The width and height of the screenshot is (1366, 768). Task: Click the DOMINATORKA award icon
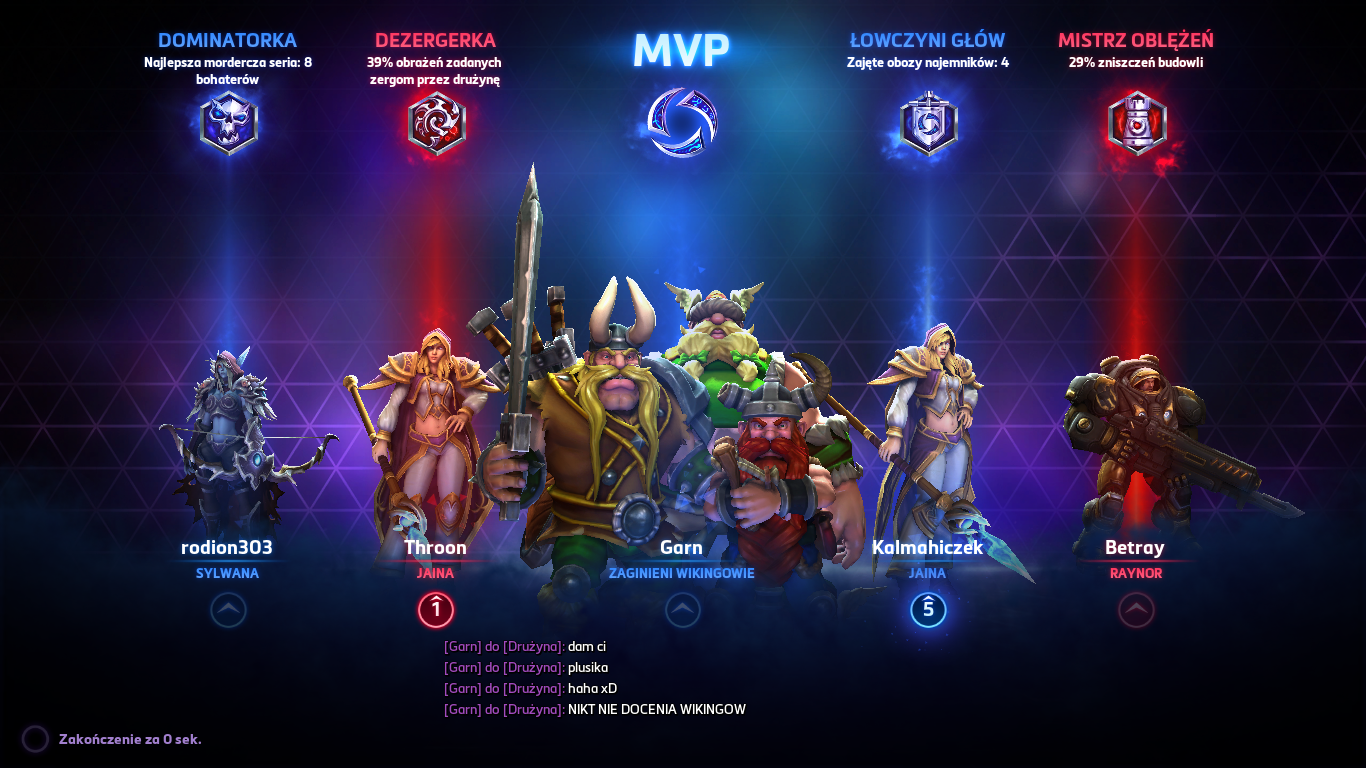[x=228, y=121]
